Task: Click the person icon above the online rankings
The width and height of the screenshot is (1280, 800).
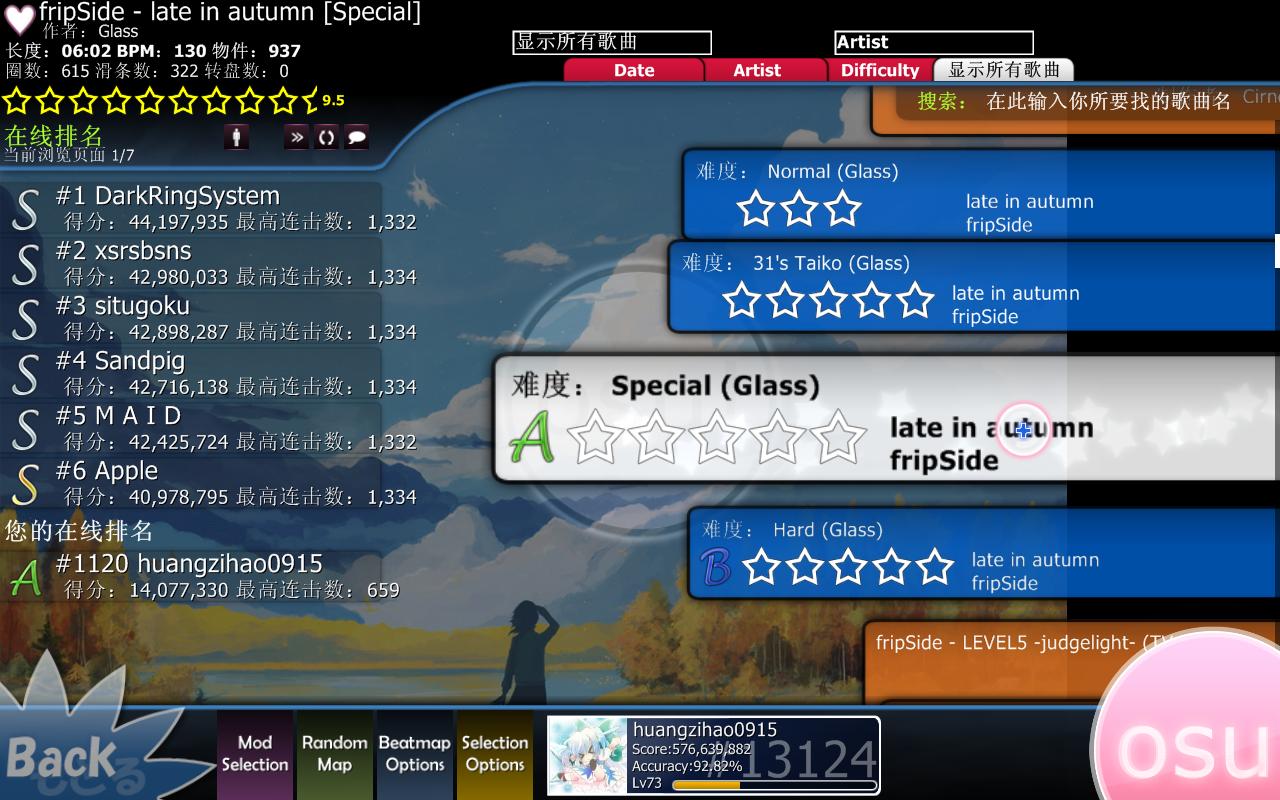Action: tap(236, 136)
